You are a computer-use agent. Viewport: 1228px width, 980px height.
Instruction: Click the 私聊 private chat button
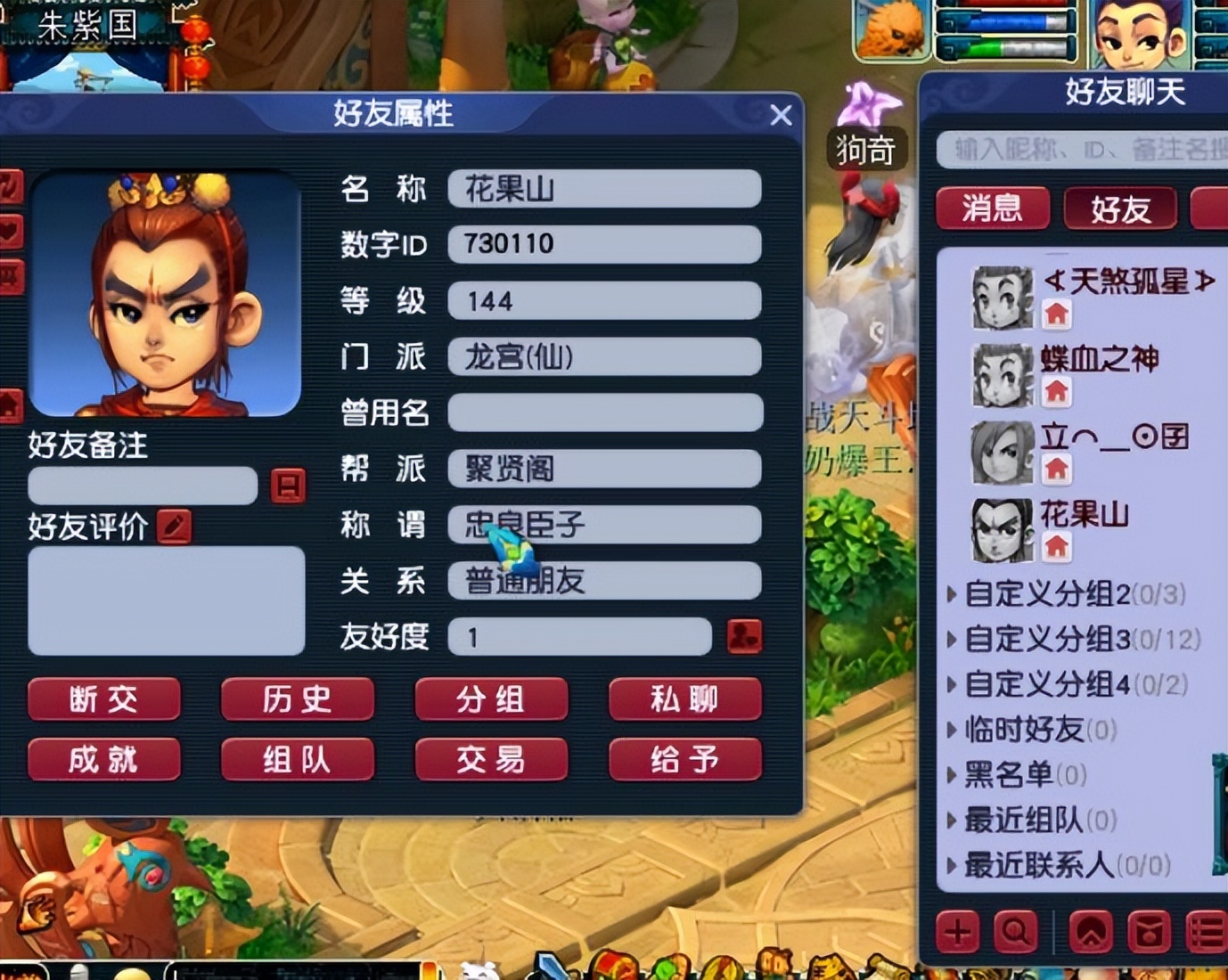pos(684,700)
